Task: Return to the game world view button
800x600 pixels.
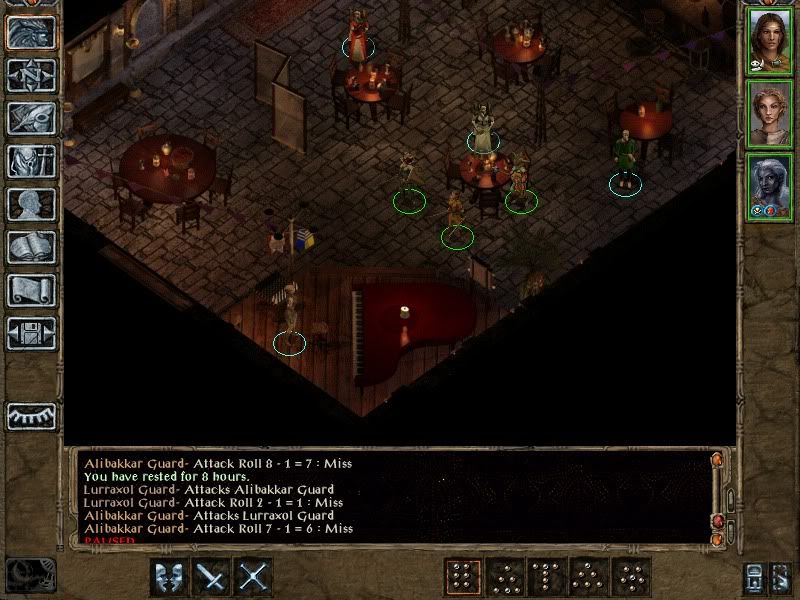Action: (31, 32)
